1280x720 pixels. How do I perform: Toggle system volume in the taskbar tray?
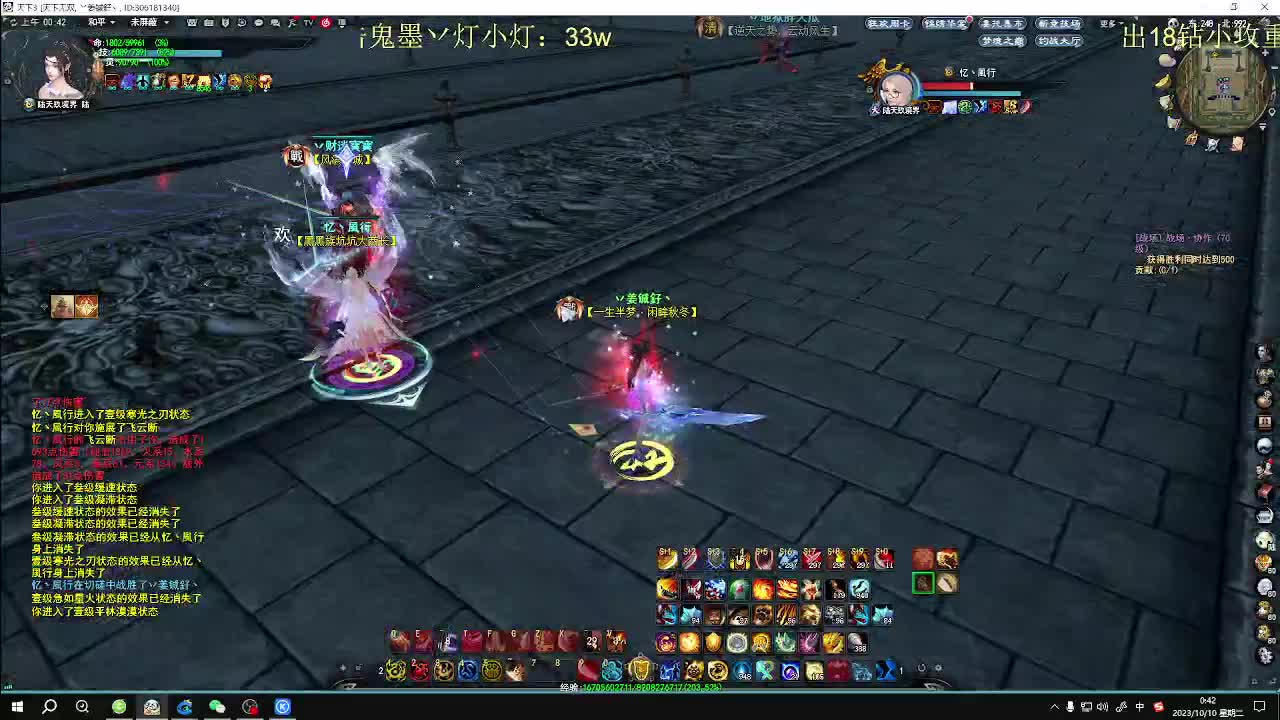[x=1102, y=707]
